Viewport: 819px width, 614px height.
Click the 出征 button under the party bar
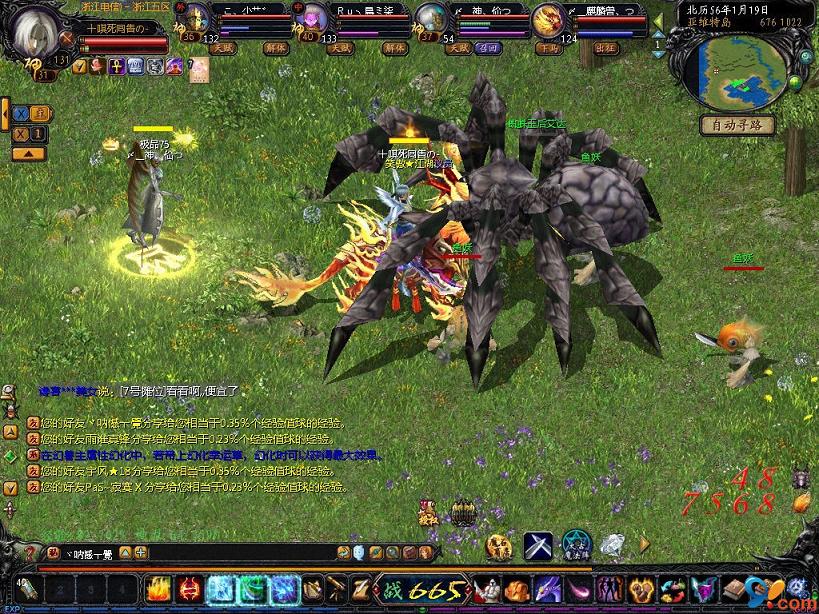tap(605, 47)
